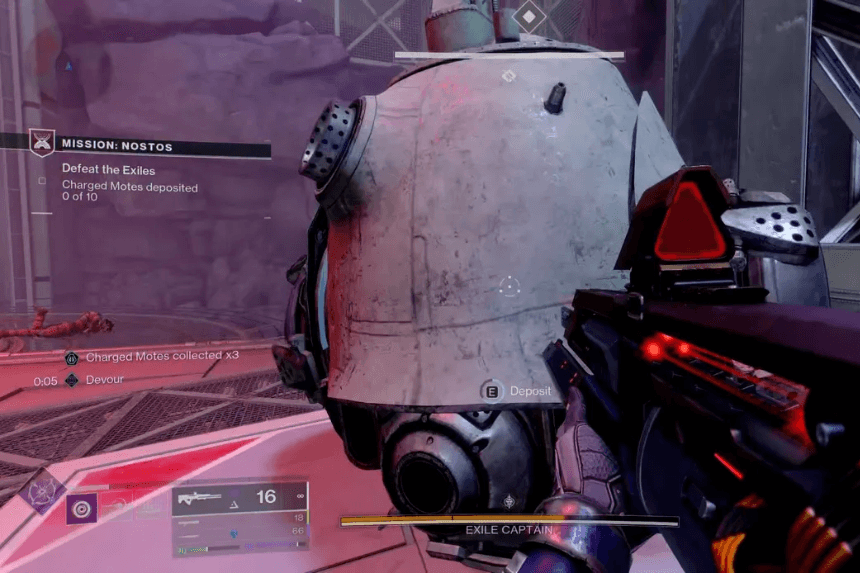Viewport: 860px width, 573px height.
Task: Click the diamond objective waypoint marker
Action: coord(528,16)
